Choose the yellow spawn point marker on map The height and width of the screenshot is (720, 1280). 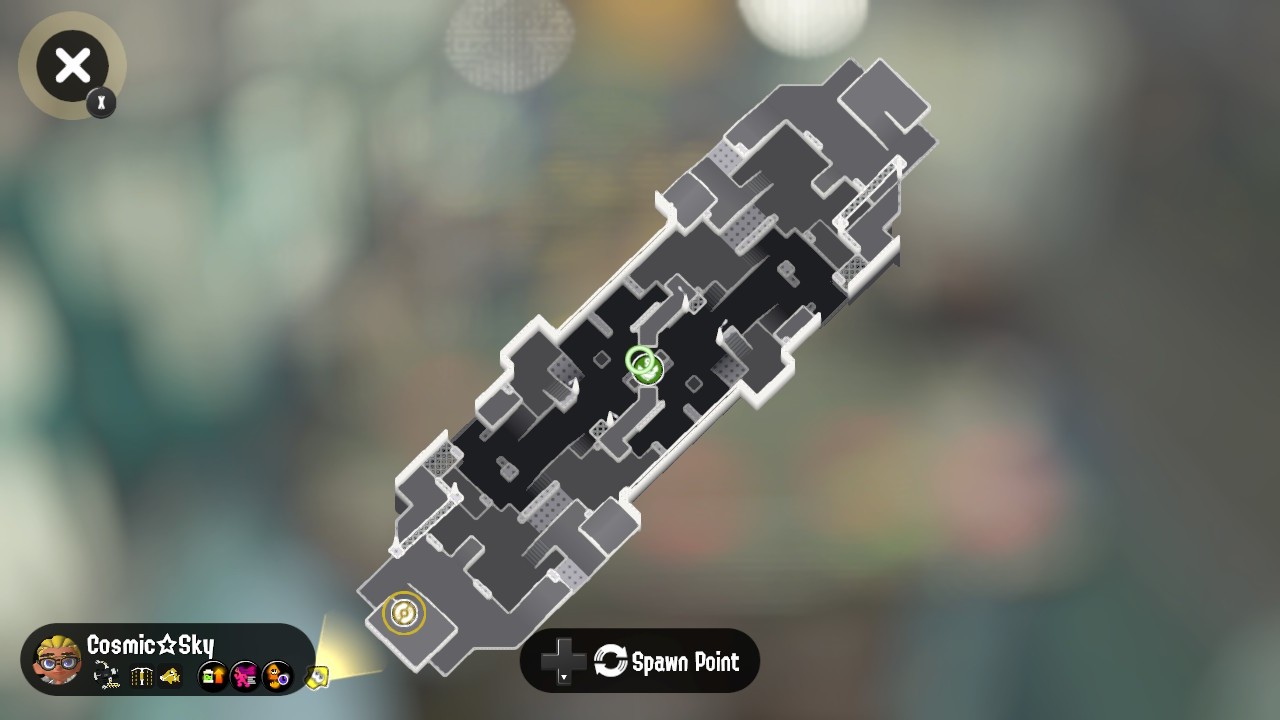pyautogui.click(x=404, y=612)
